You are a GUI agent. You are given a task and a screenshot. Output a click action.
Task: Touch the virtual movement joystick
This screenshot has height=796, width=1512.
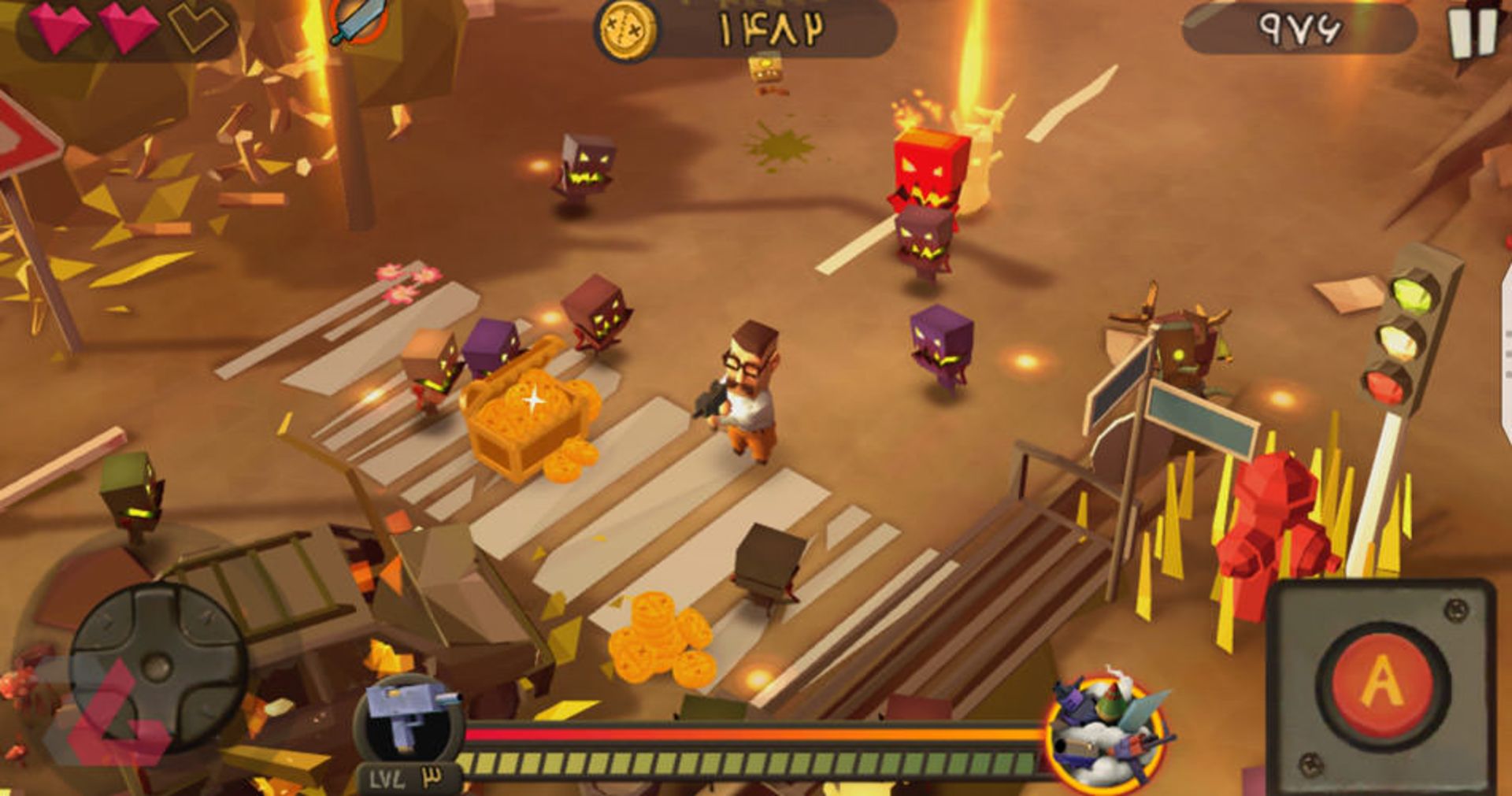pos(156,667)
